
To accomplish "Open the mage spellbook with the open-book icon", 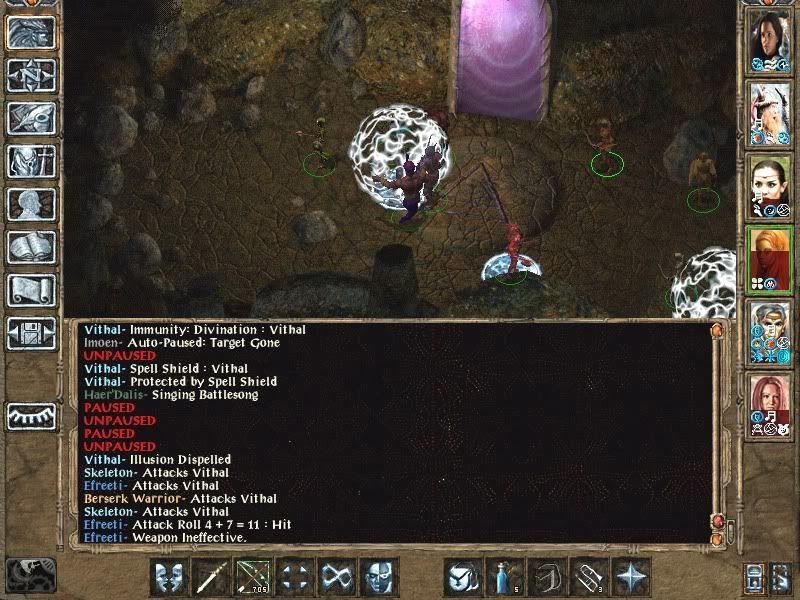I will [x=30, y=246].
